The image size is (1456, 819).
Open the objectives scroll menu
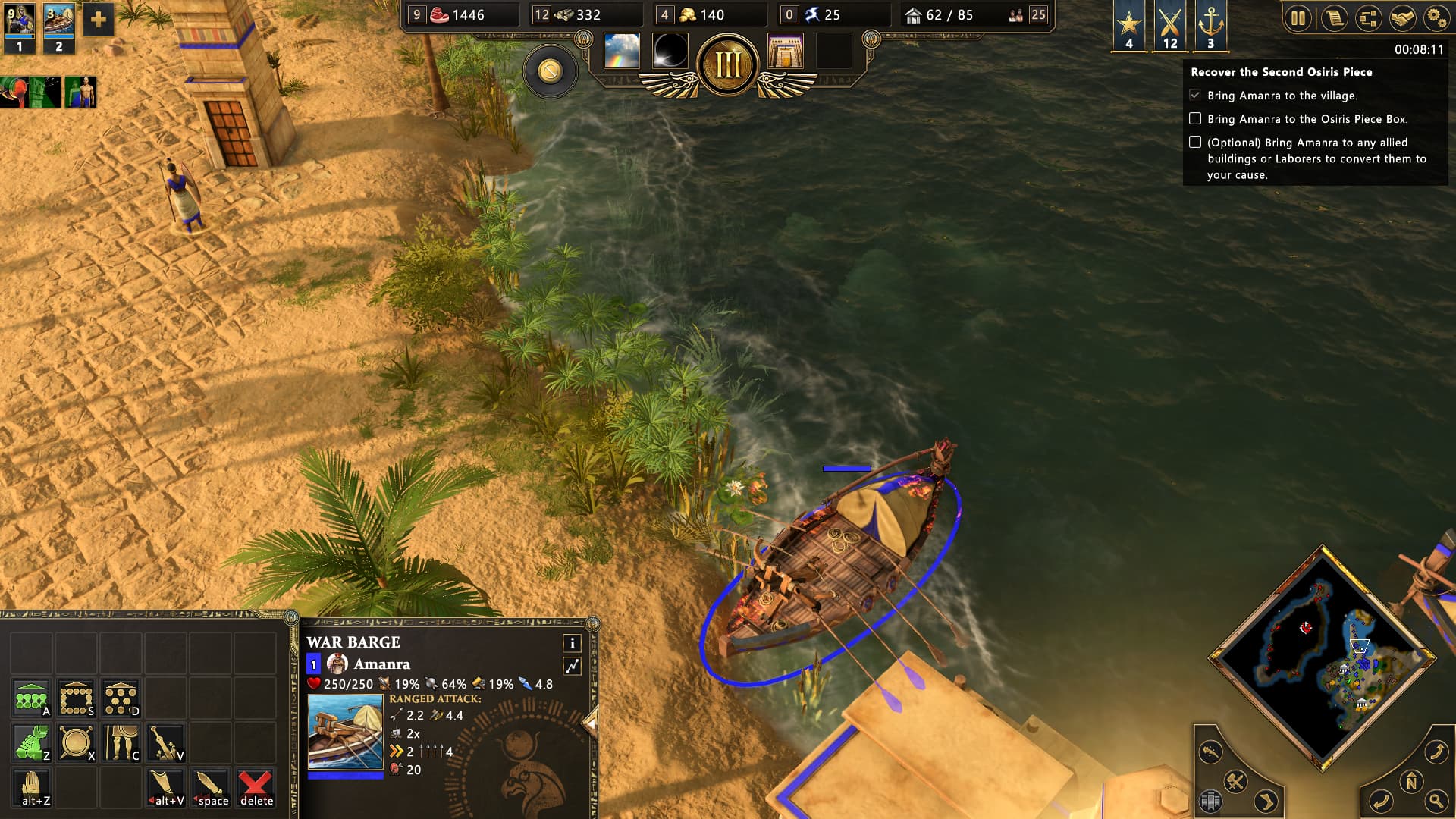point(1333,18)
